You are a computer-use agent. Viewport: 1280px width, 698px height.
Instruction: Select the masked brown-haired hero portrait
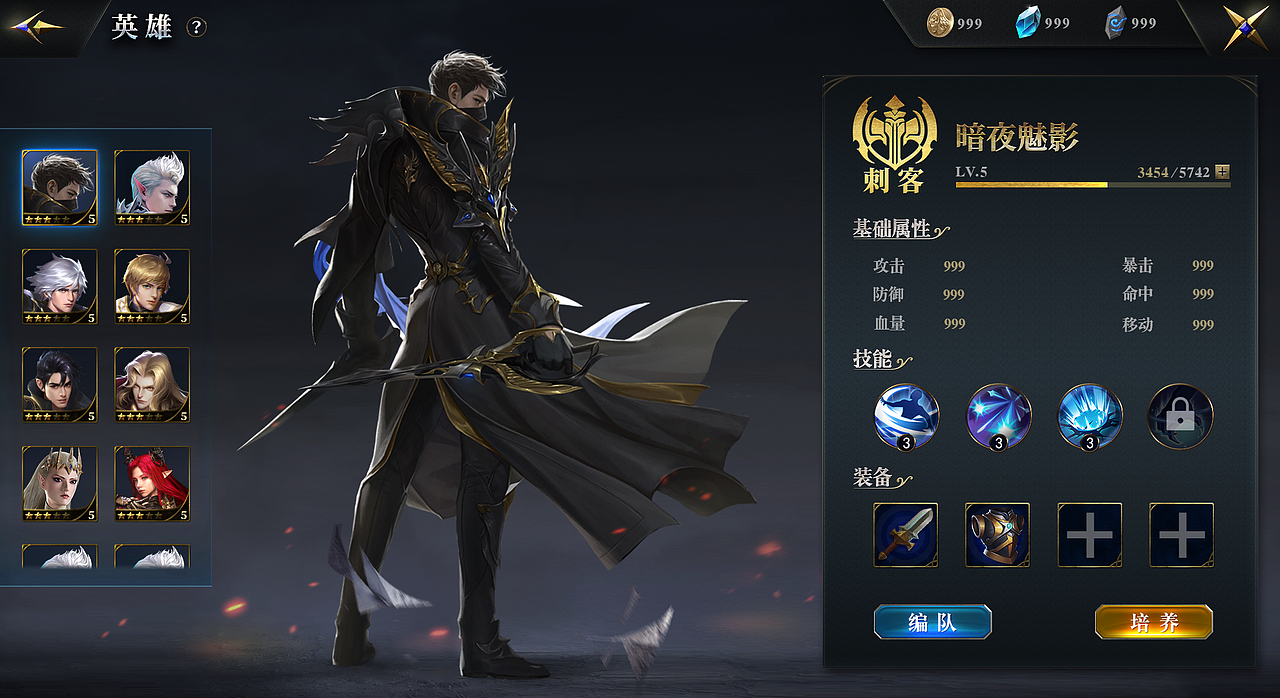tap(60, 187)
